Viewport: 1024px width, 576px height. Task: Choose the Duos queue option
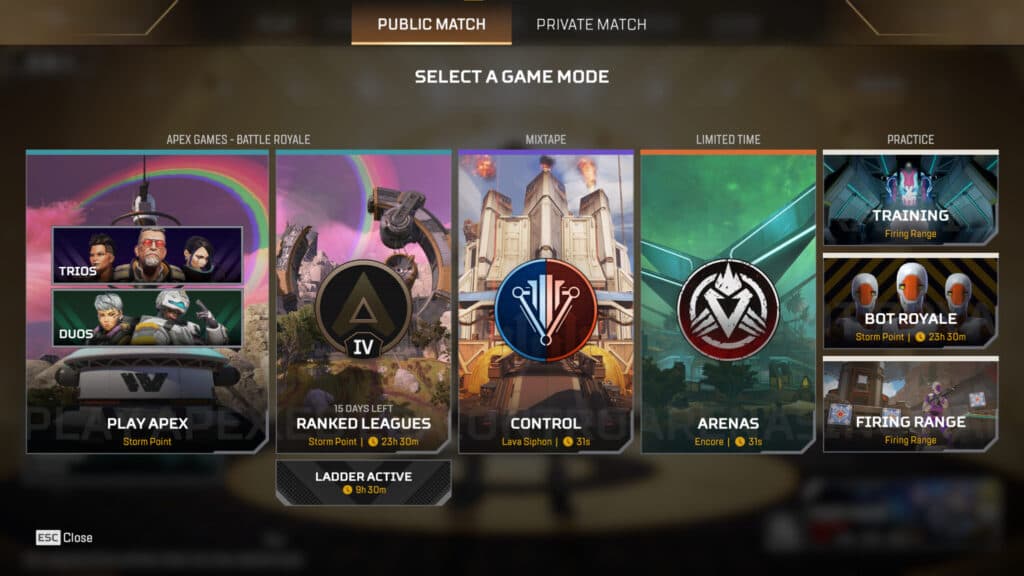point(147,317)
